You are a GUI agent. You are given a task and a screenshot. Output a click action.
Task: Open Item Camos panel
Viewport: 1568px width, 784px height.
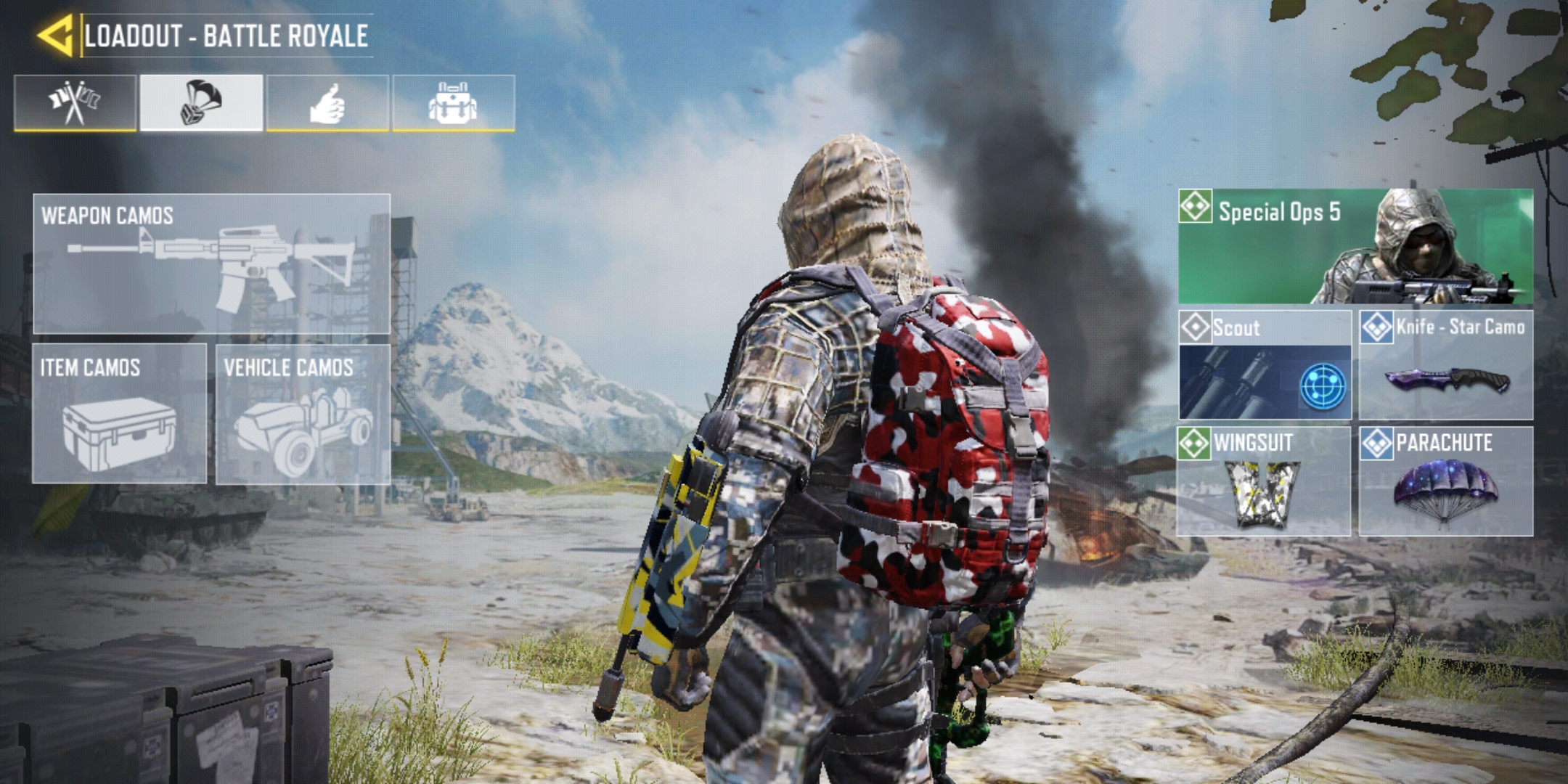[119, 413]
